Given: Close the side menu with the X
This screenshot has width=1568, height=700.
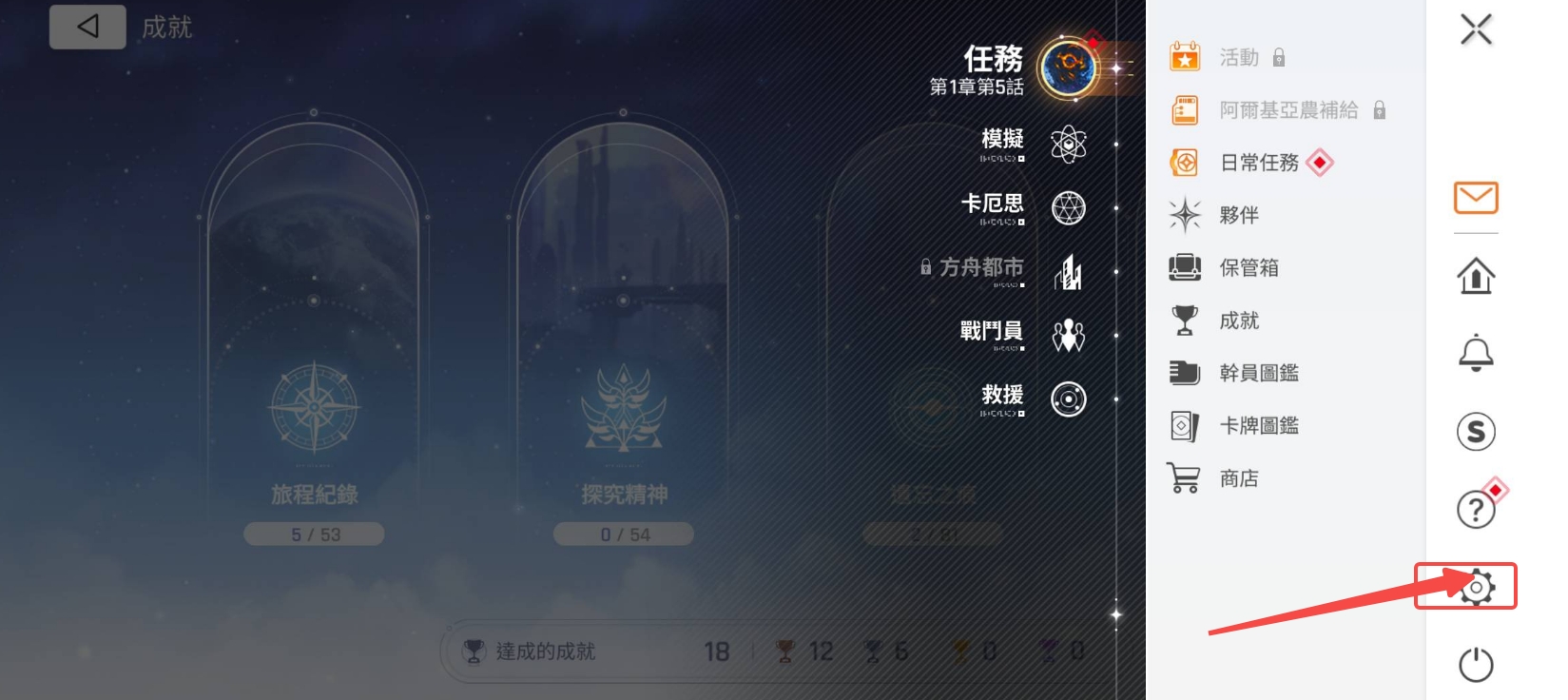Looking at the screenshot, I should click(x=1476, y=29).
